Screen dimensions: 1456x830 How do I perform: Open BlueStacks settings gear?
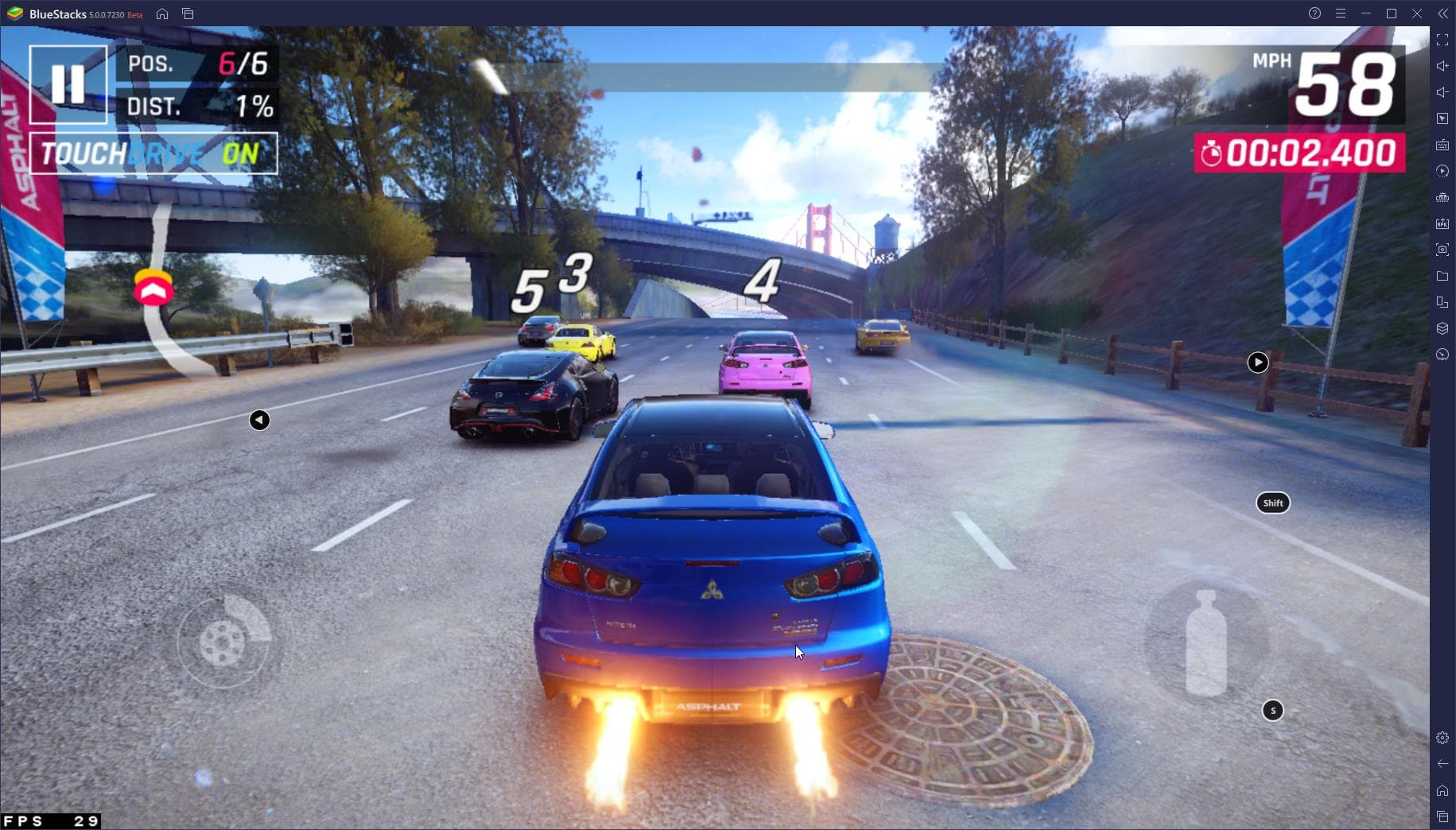coord(1442,738)
